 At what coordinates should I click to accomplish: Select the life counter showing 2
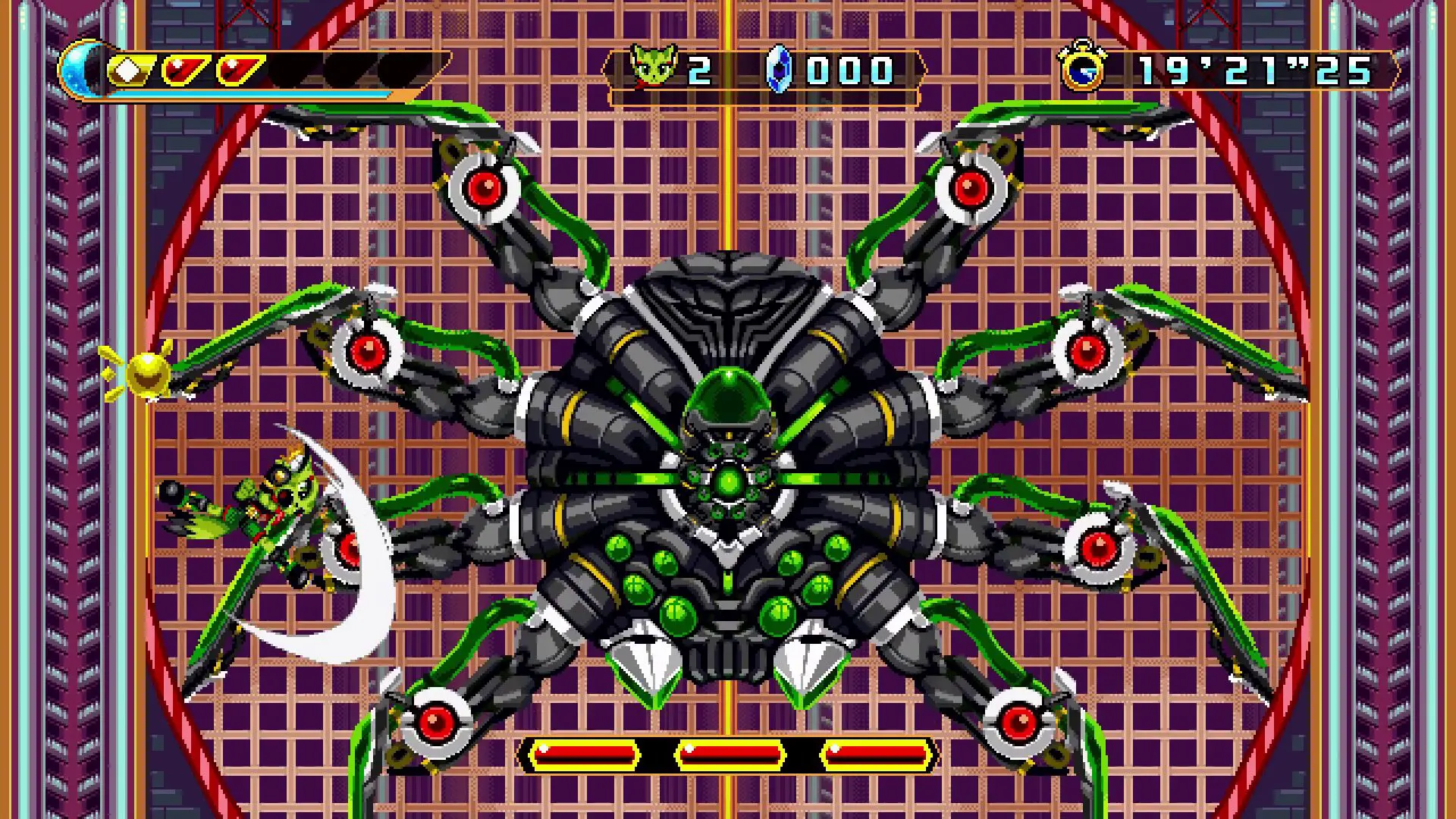(x=701, y=71)
